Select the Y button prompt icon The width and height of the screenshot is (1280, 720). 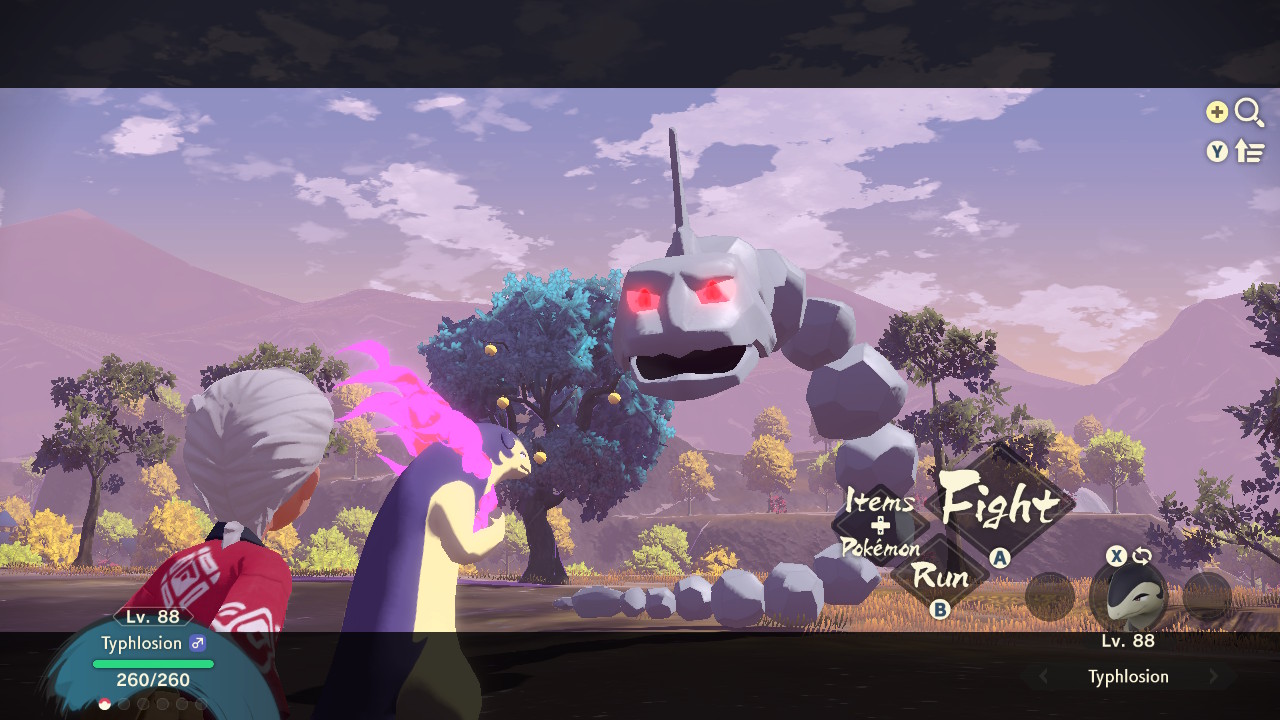pyautogui.click(x=1216, y=152)
